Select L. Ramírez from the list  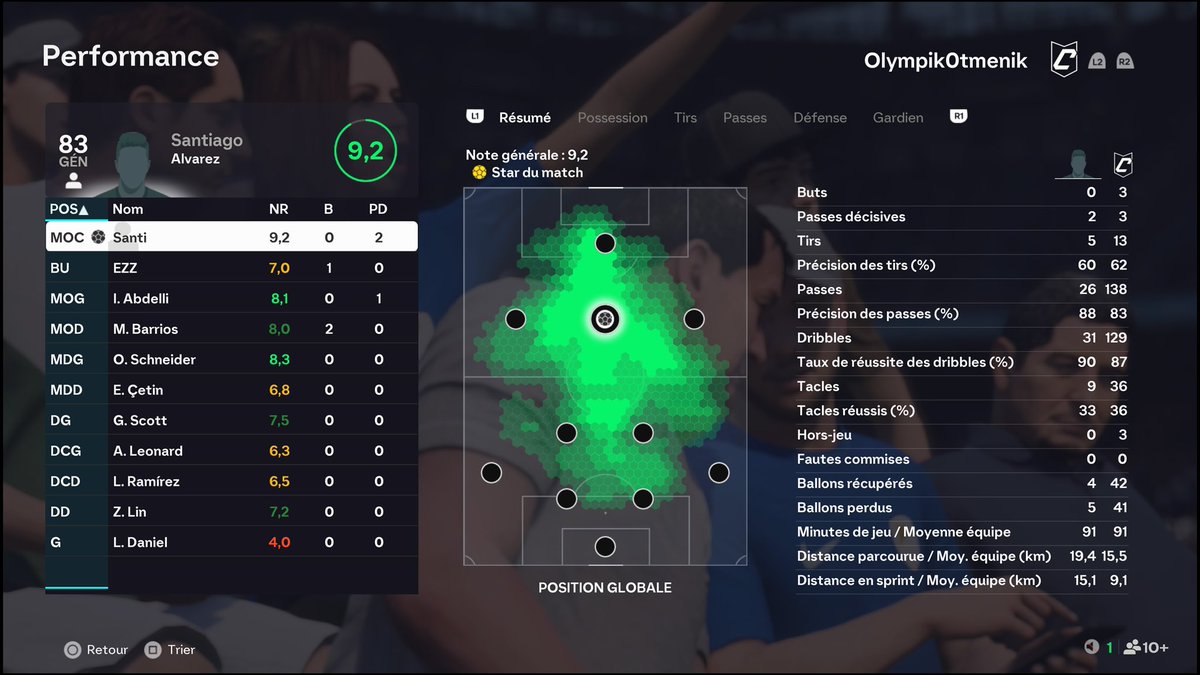(231, 481)
